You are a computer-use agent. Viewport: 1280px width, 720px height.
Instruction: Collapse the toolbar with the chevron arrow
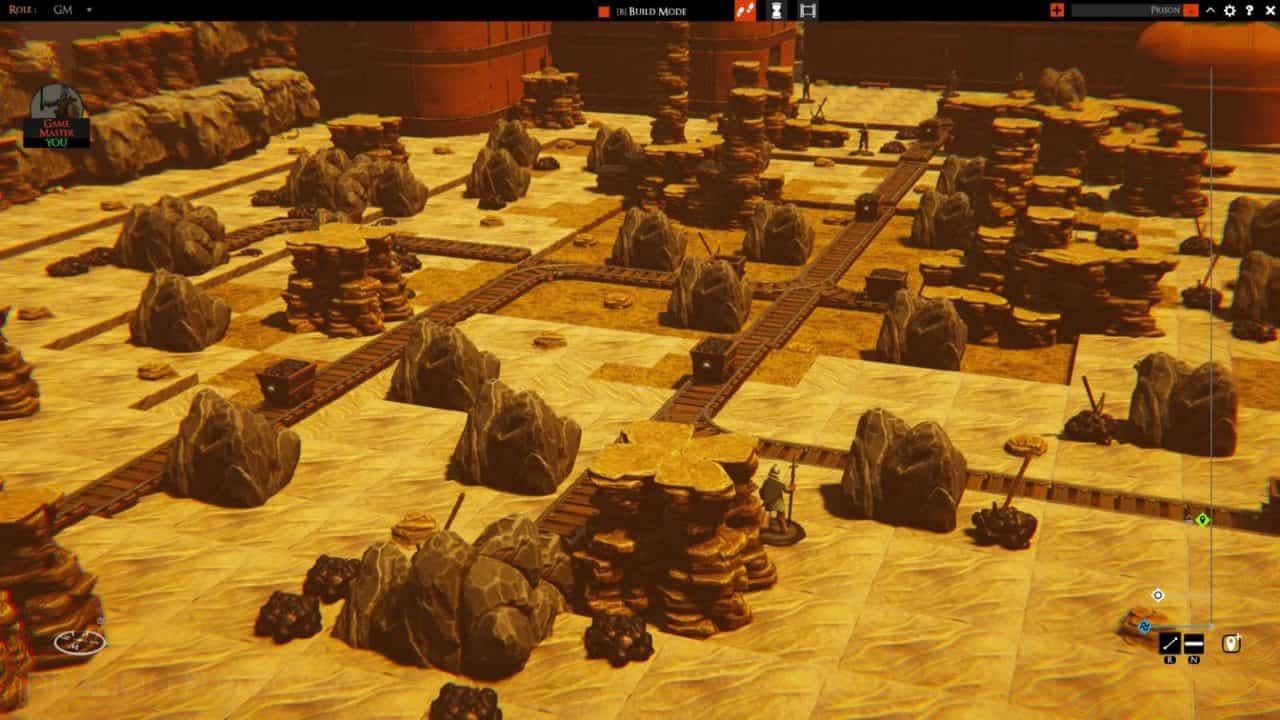pos(1211,11)
